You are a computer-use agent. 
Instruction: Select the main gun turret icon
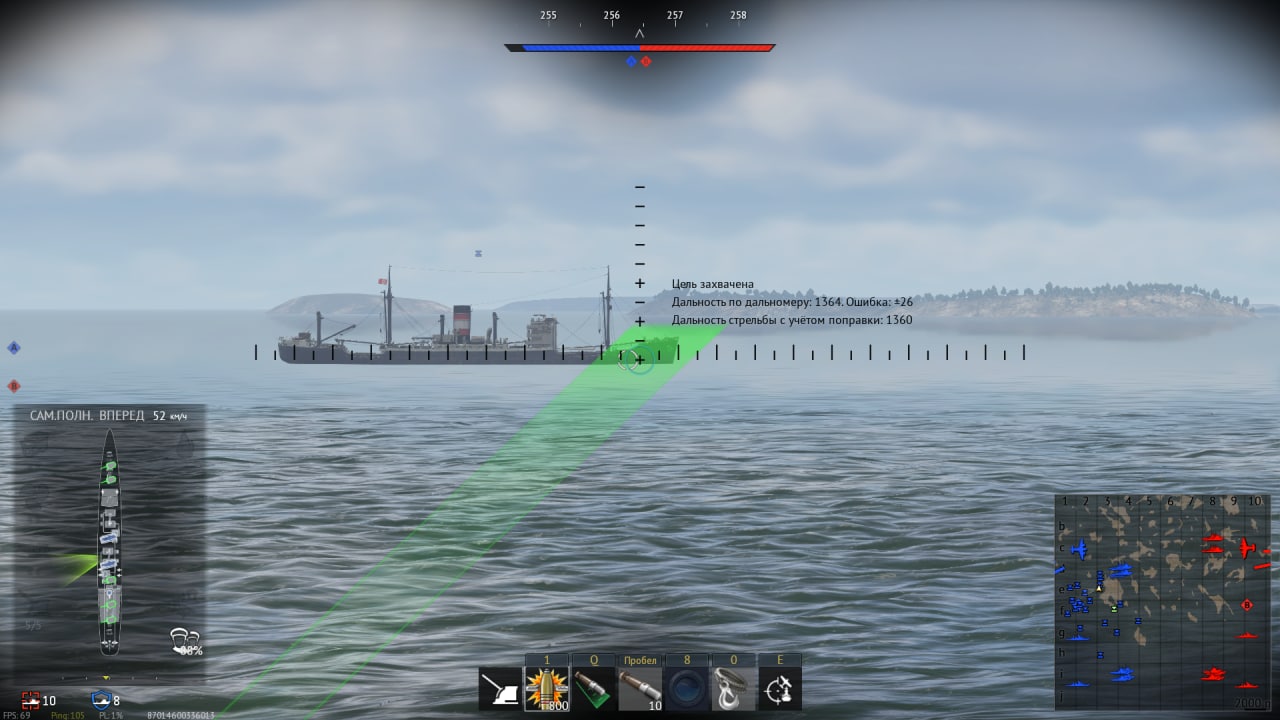(x=500, y=689)
